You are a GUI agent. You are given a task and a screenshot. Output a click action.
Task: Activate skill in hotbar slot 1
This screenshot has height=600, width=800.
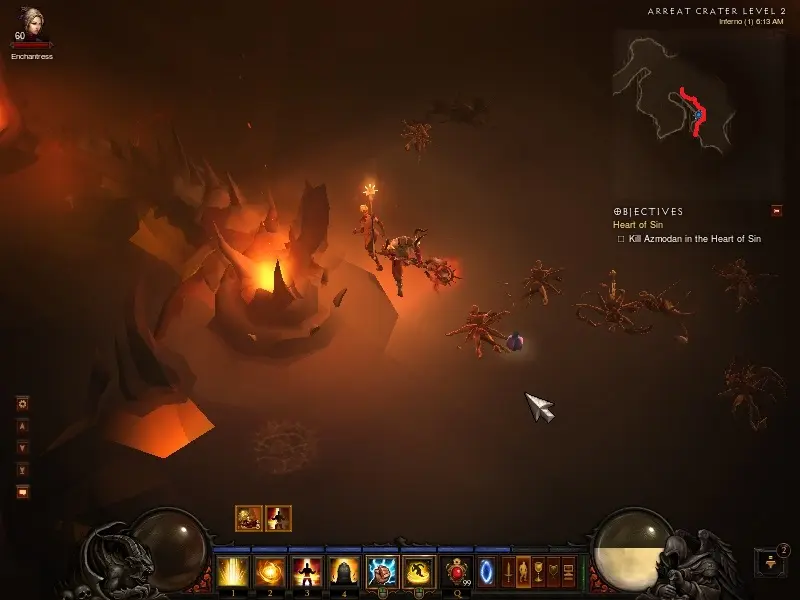point(232,572)
